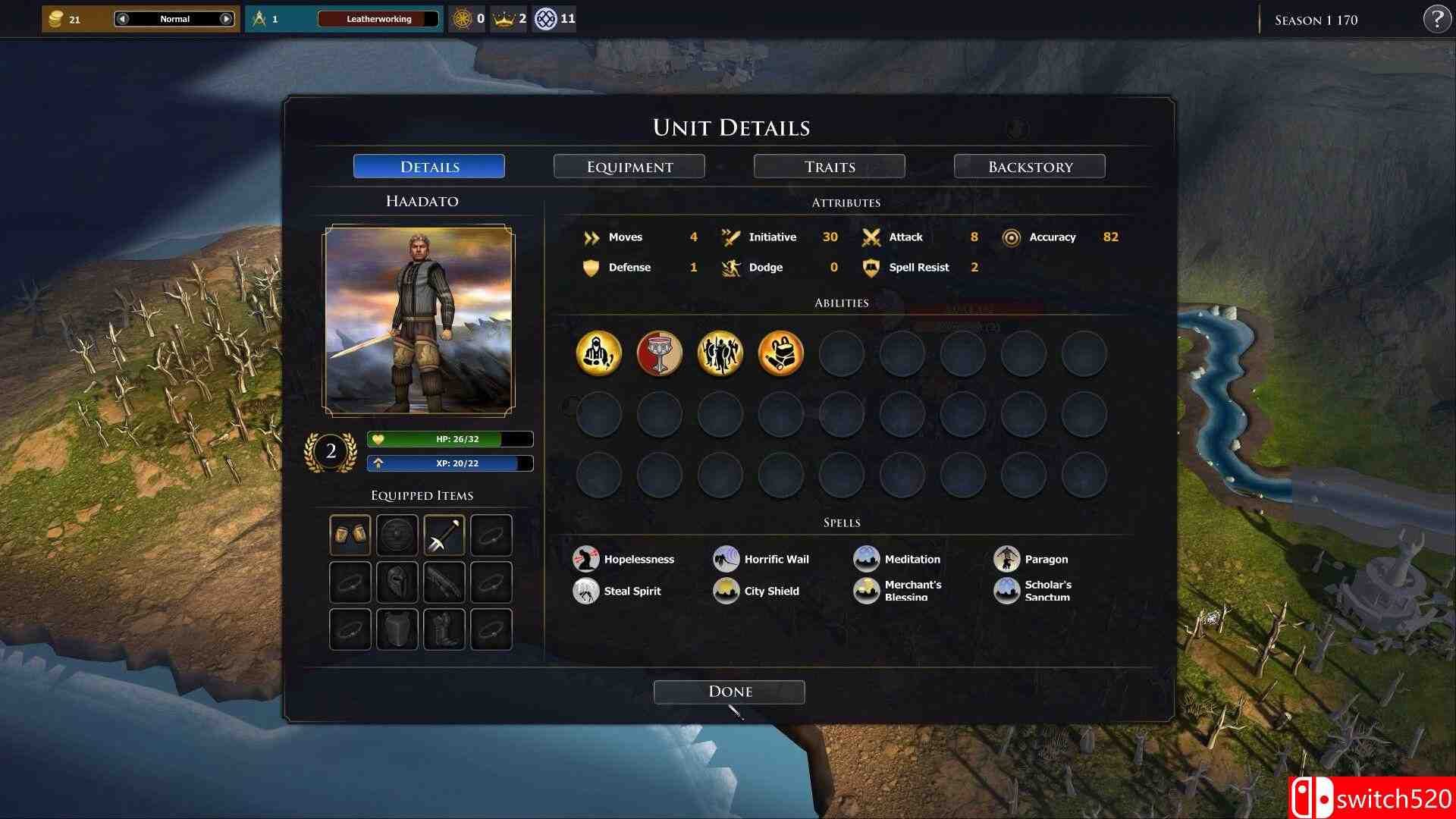Click the chalice ability icon
Image resolution: width=1456 pixels, height=819 pixels.
point(659,353)
